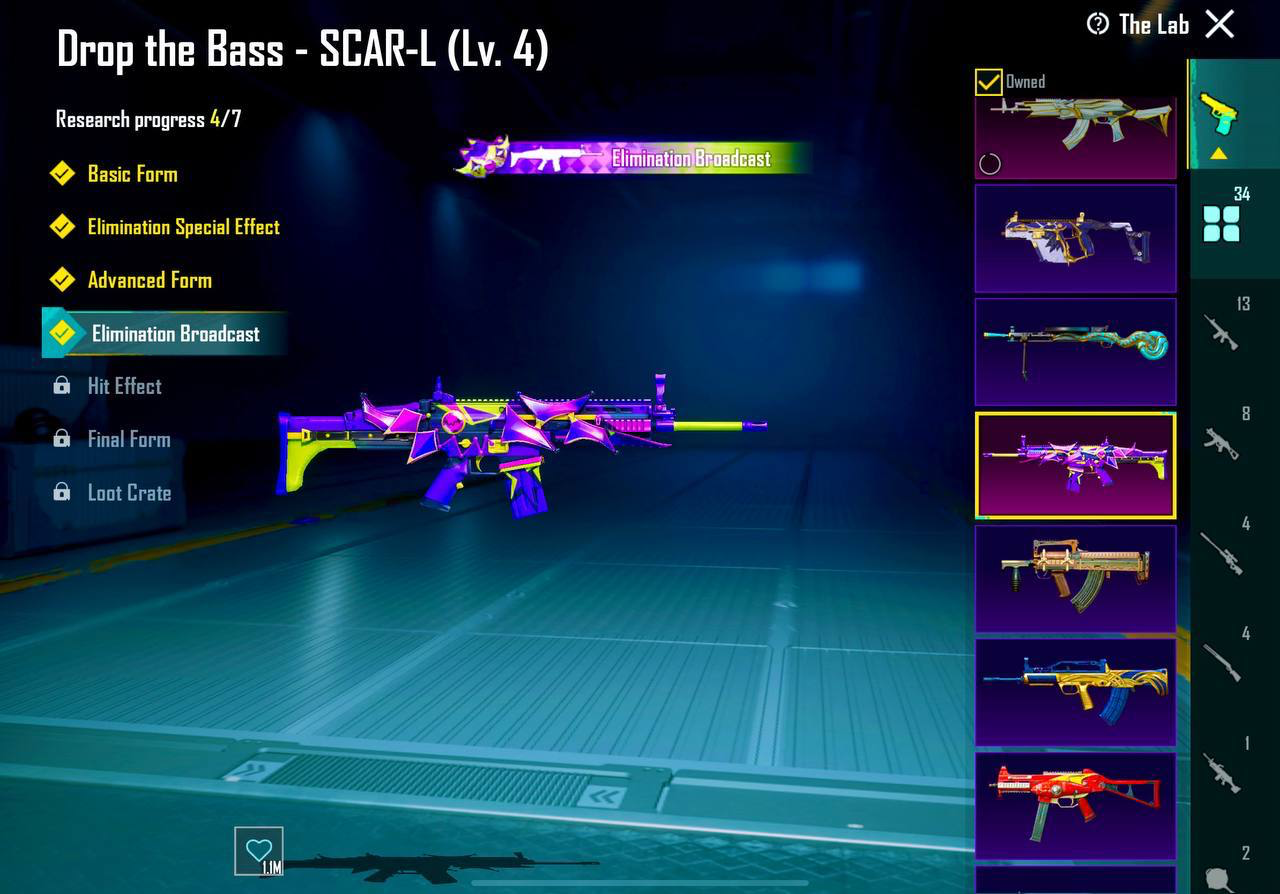Switch to the yellow pistol upgradable category tab
Image resolution: width=1280 pixels, height=894 pixels.
[1218, 115]
